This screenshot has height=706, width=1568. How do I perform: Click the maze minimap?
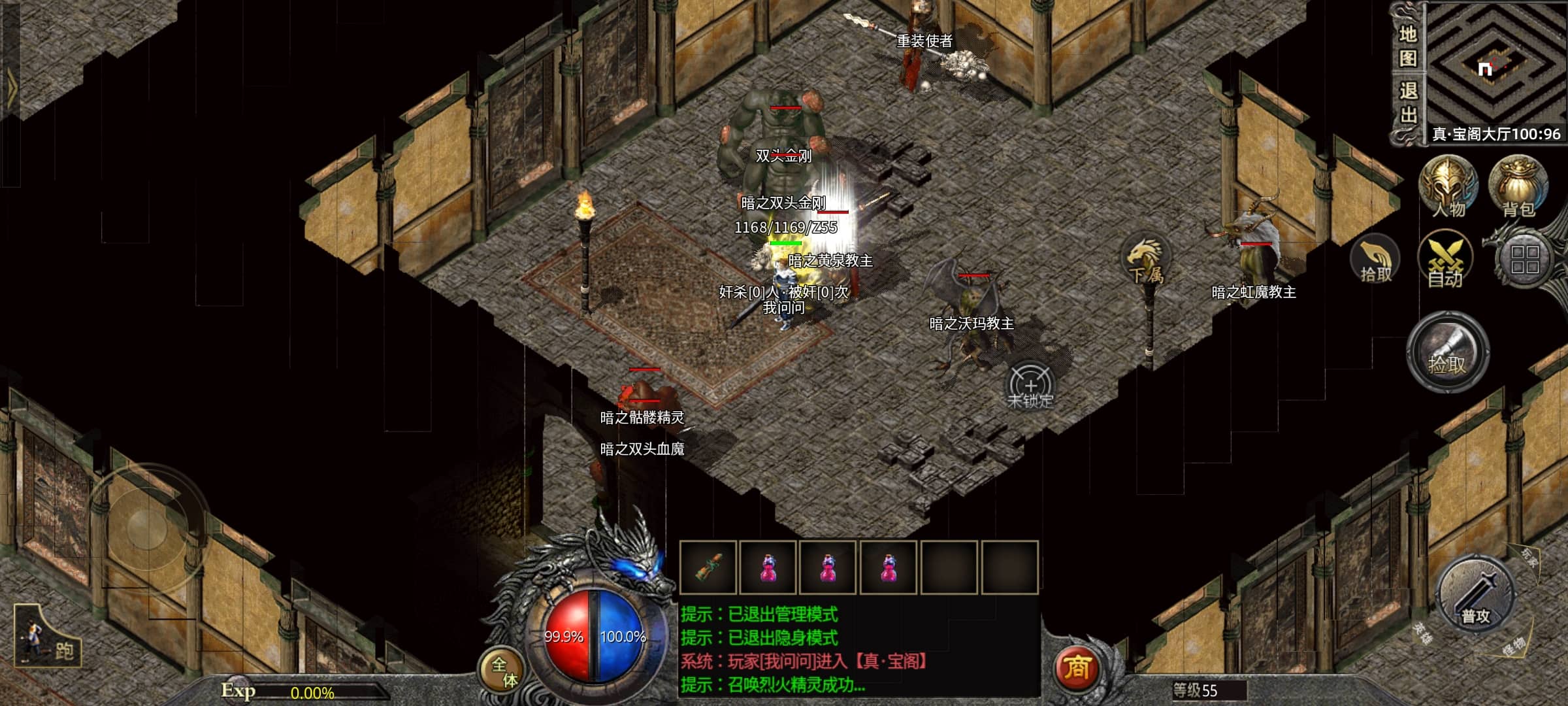pos(1495,64)
